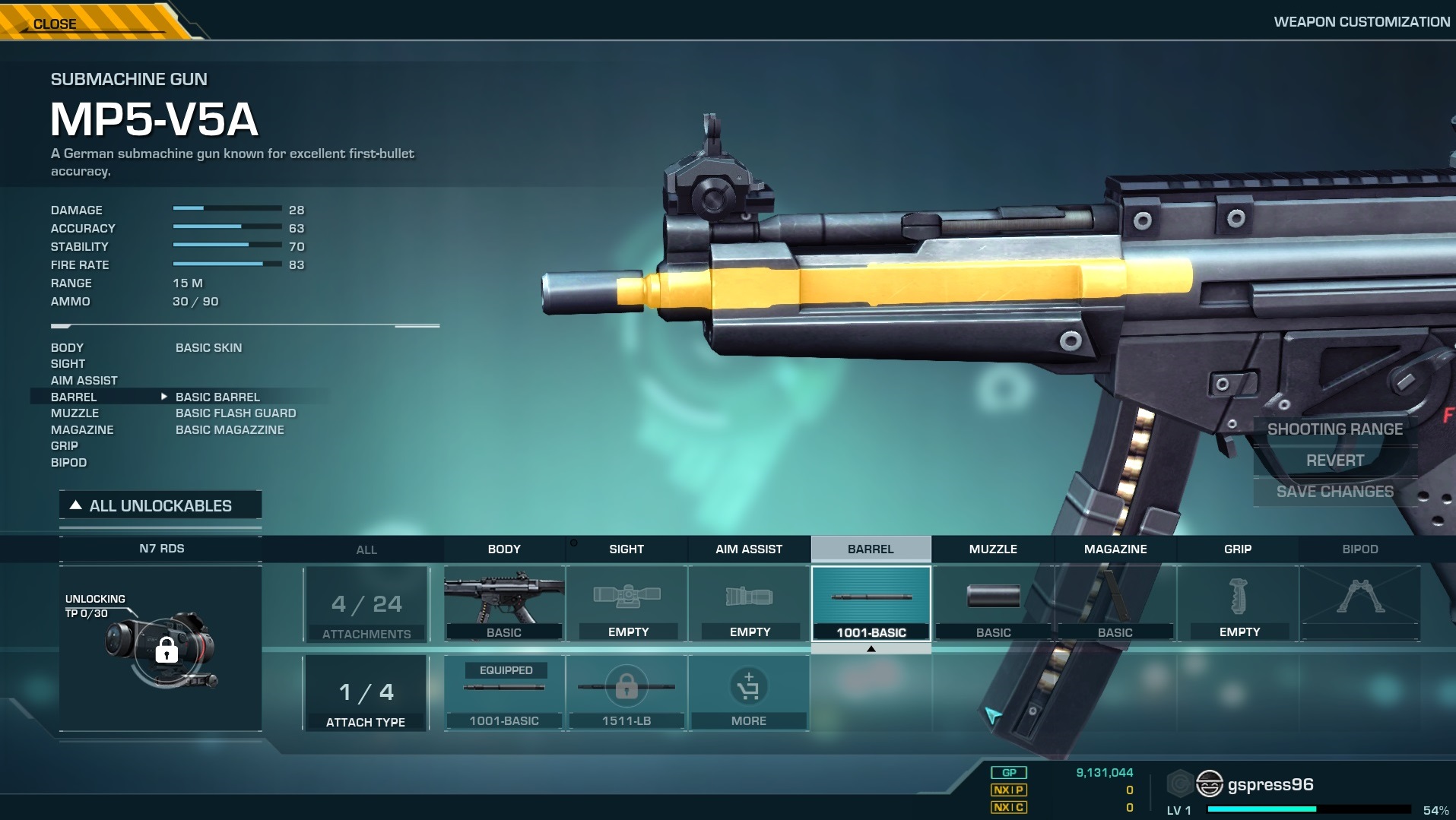Open the More barrels shop tile
This screenshot has height=820, width=1456.
pos(749,693)
